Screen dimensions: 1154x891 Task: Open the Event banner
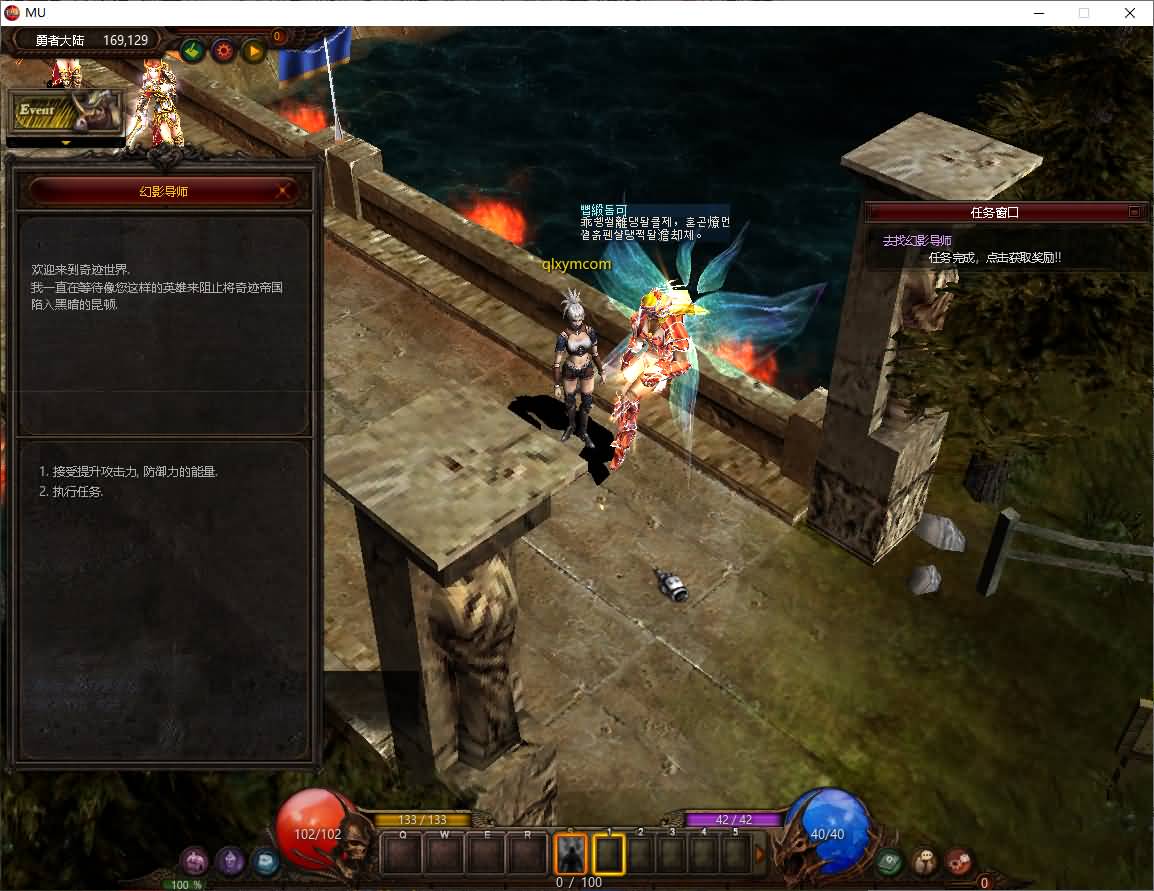[x=66, y=112]
